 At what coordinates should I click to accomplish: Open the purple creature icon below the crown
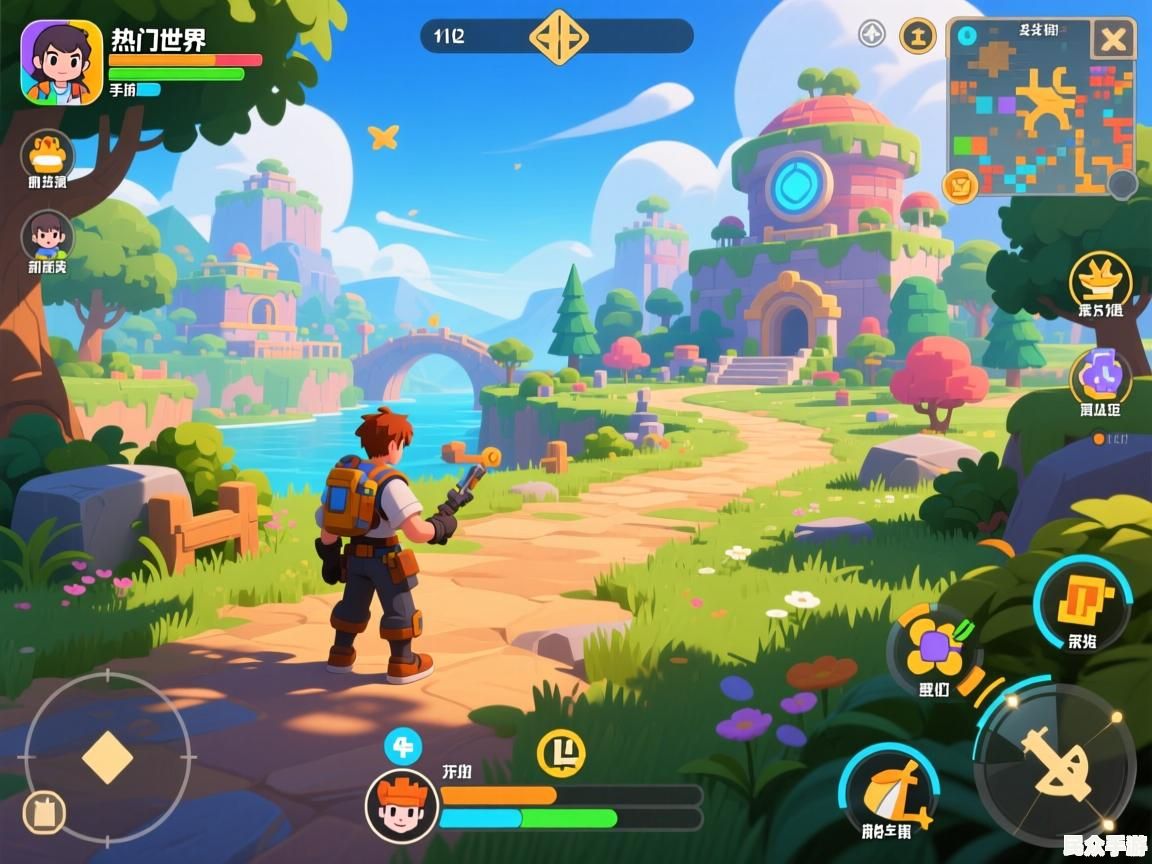[x=1101, y=378]
